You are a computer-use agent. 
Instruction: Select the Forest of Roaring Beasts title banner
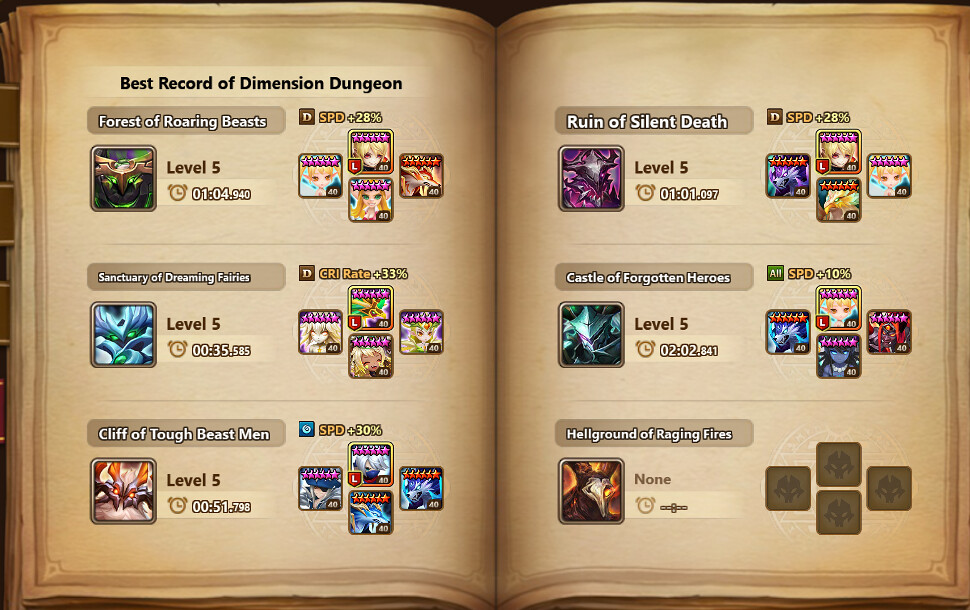tap(182, 122)
